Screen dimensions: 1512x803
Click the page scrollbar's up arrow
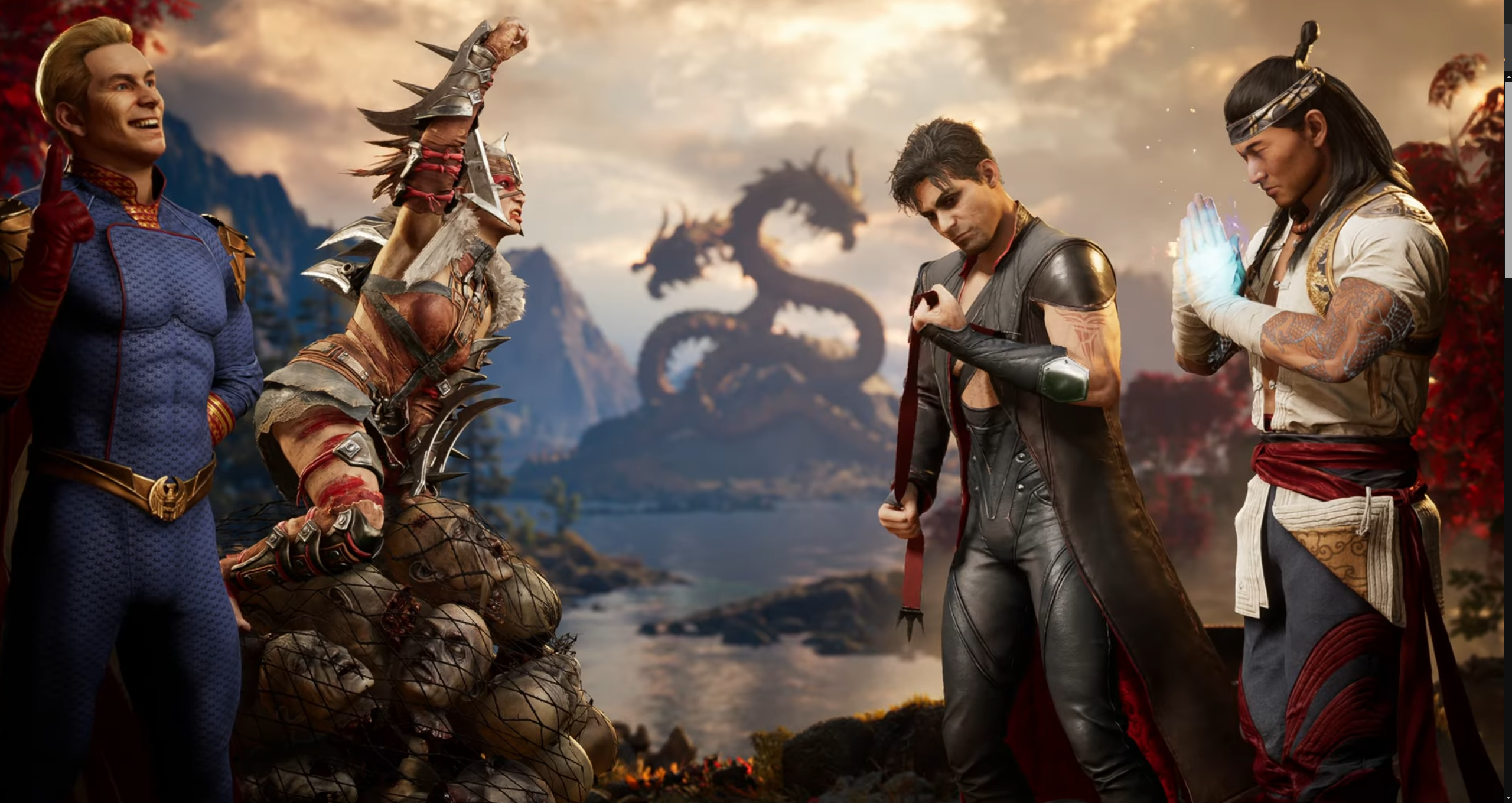click(1508, 77)
